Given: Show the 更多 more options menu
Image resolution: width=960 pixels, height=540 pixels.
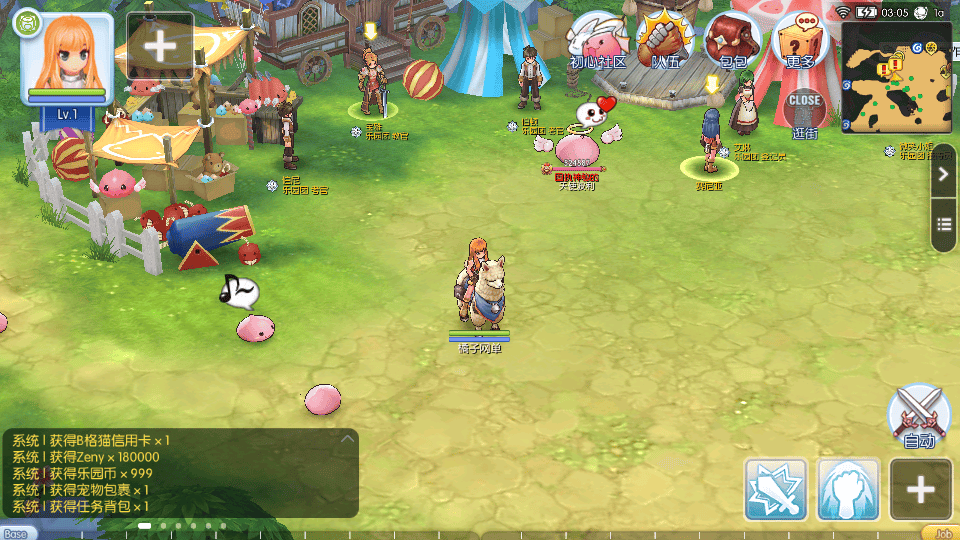Looking at the screenshot, I should tap(800, 42).
